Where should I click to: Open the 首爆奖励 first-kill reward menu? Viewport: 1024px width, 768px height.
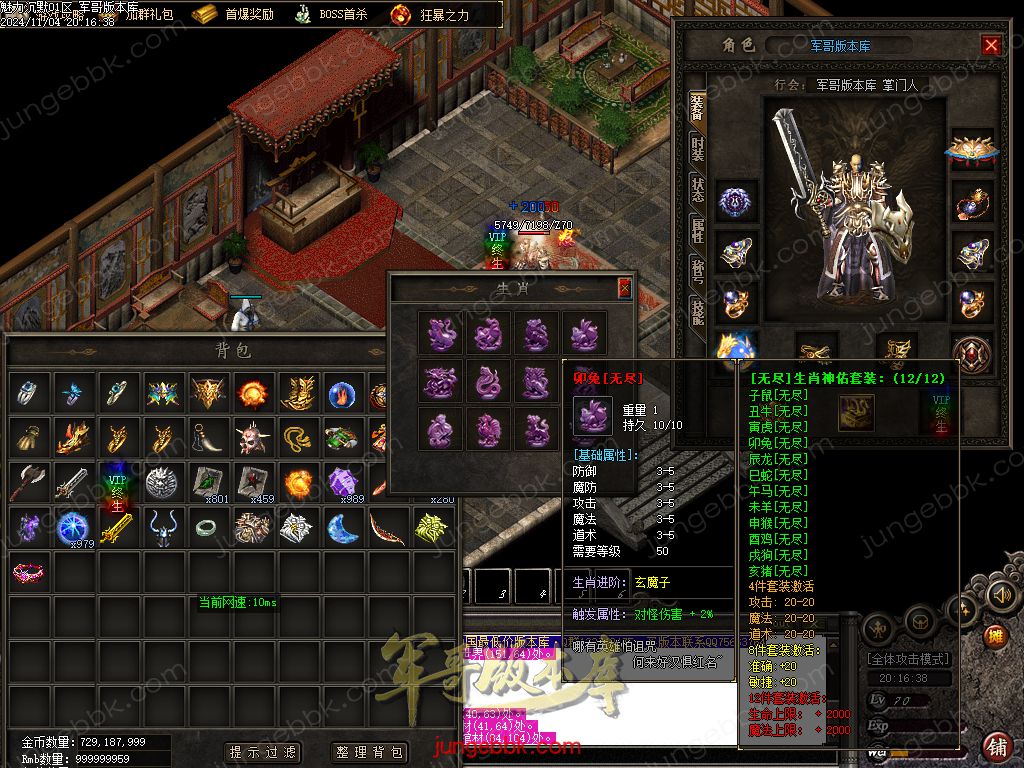point(234,15)
